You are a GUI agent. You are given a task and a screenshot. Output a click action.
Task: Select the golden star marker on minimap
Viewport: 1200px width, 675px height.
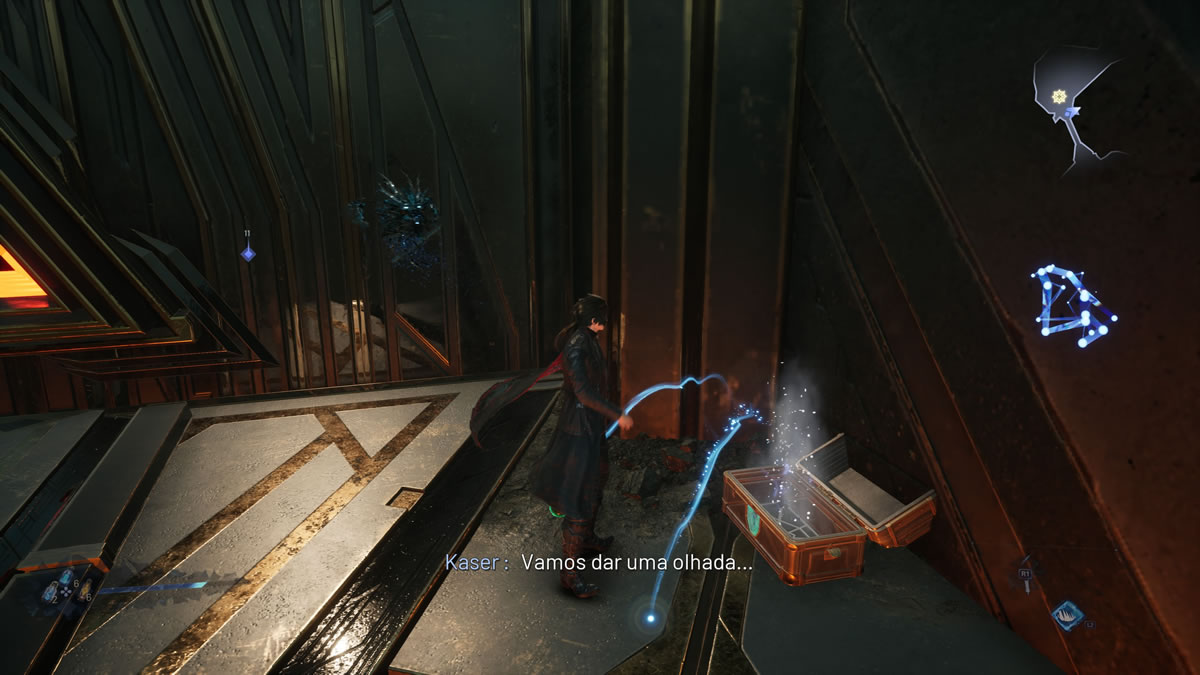click(x=1058, y=95)
